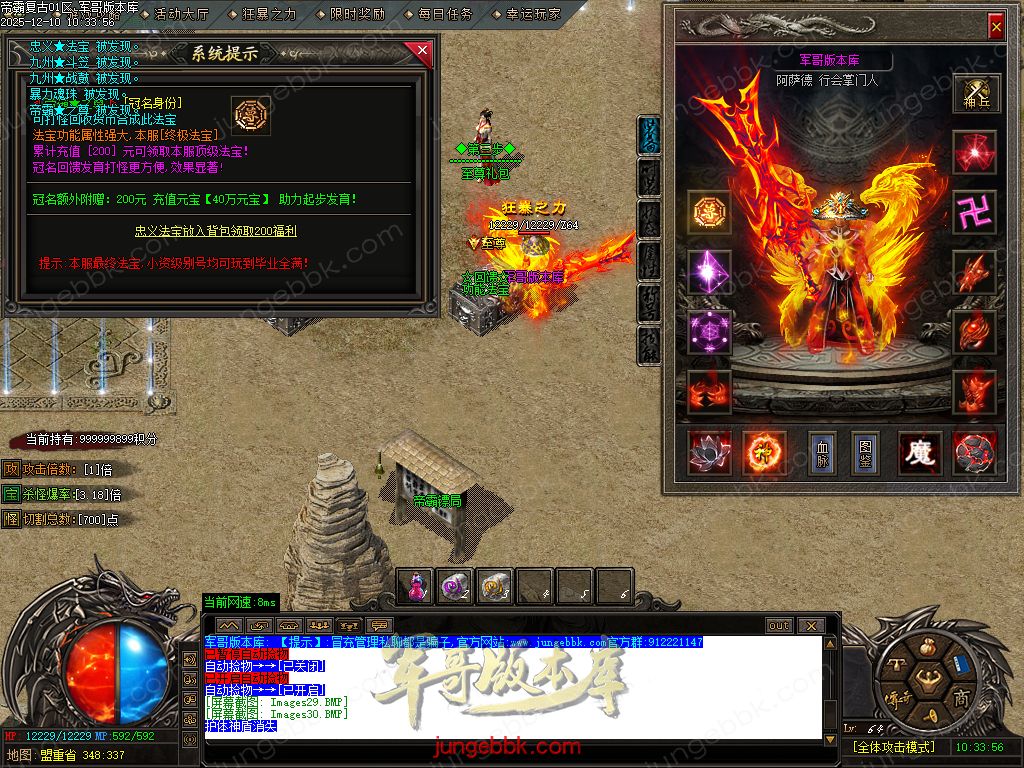The image size is (1024, 768).
Task: Toggle the 全体攻击模式 attack mode label
Action: [x=894, y=747]
